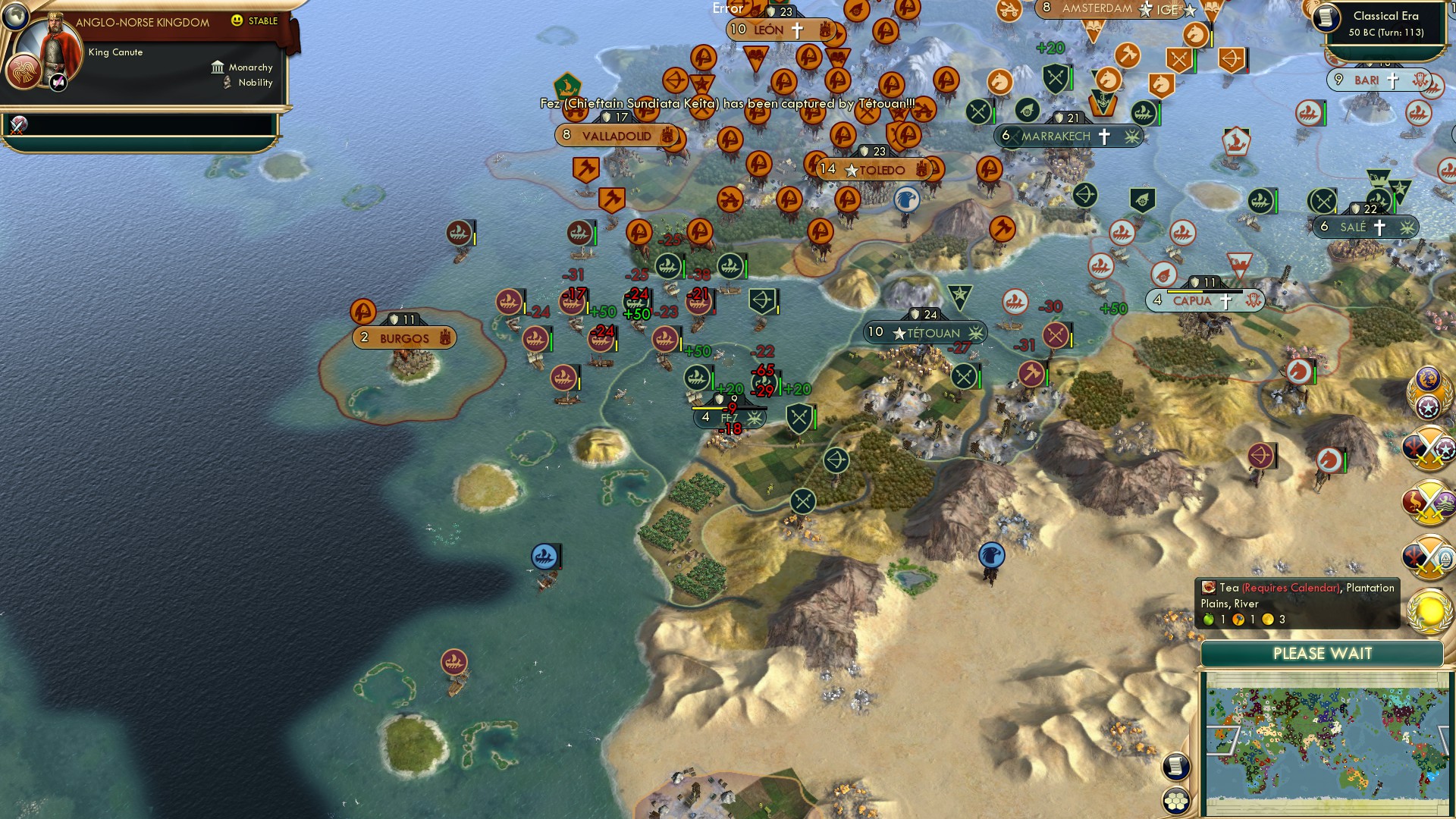This screenshot has height=819, width=1456.
Task: Click the Marrakech city-state banner
Action: coord(1068,136)
